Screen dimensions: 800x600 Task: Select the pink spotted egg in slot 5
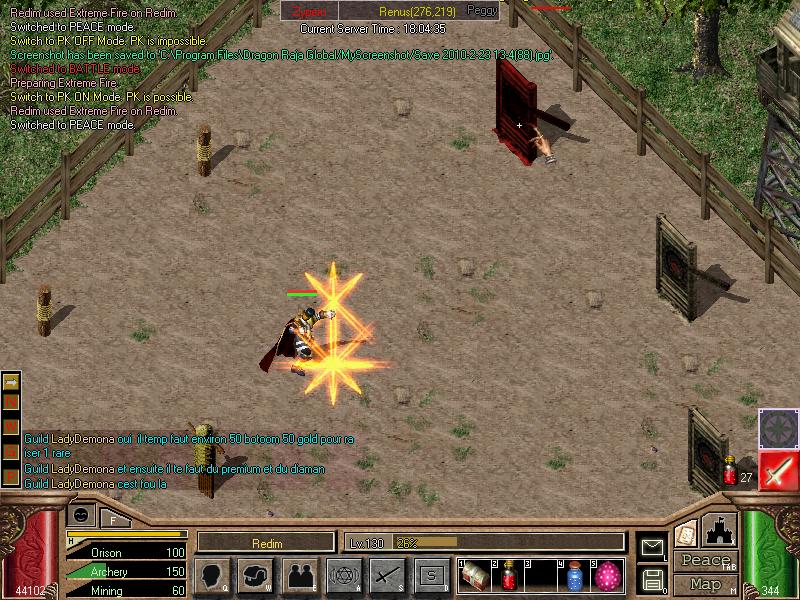[x=608, y=576]
